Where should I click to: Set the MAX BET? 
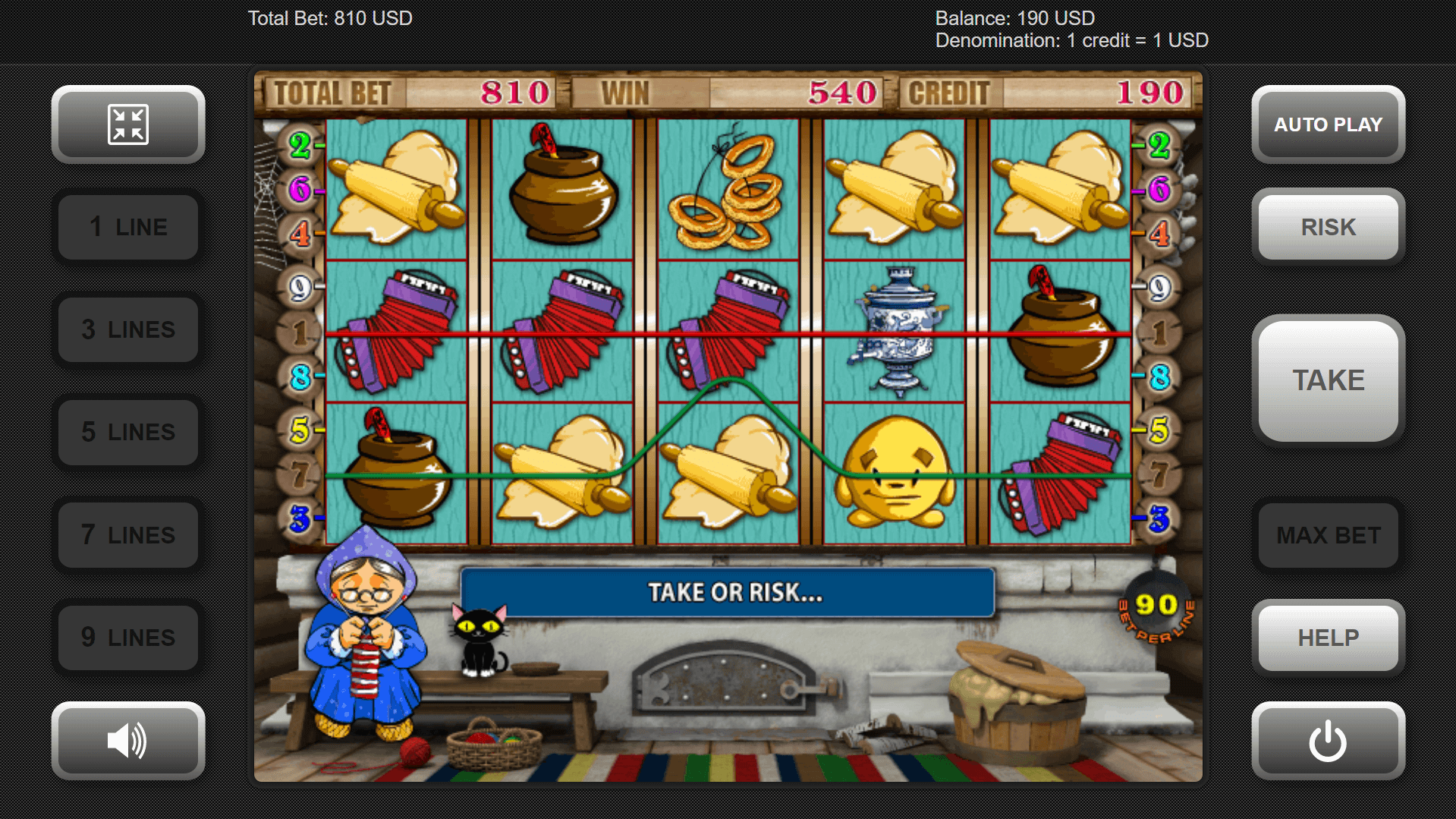point(1328,535)
